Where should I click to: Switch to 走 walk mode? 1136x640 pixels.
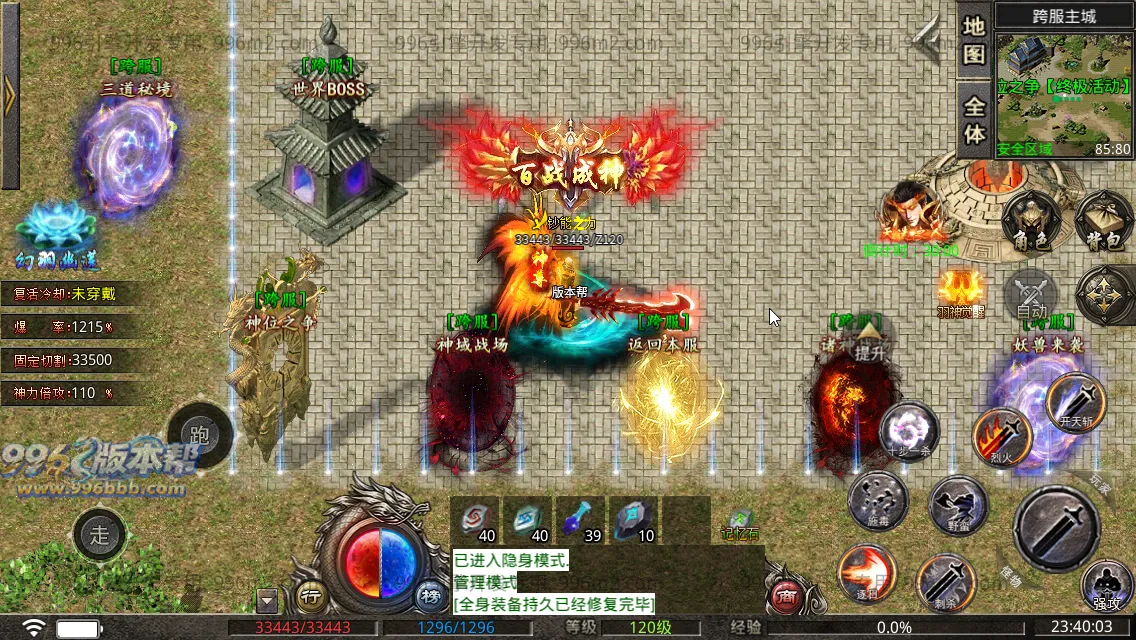point(101,534)
